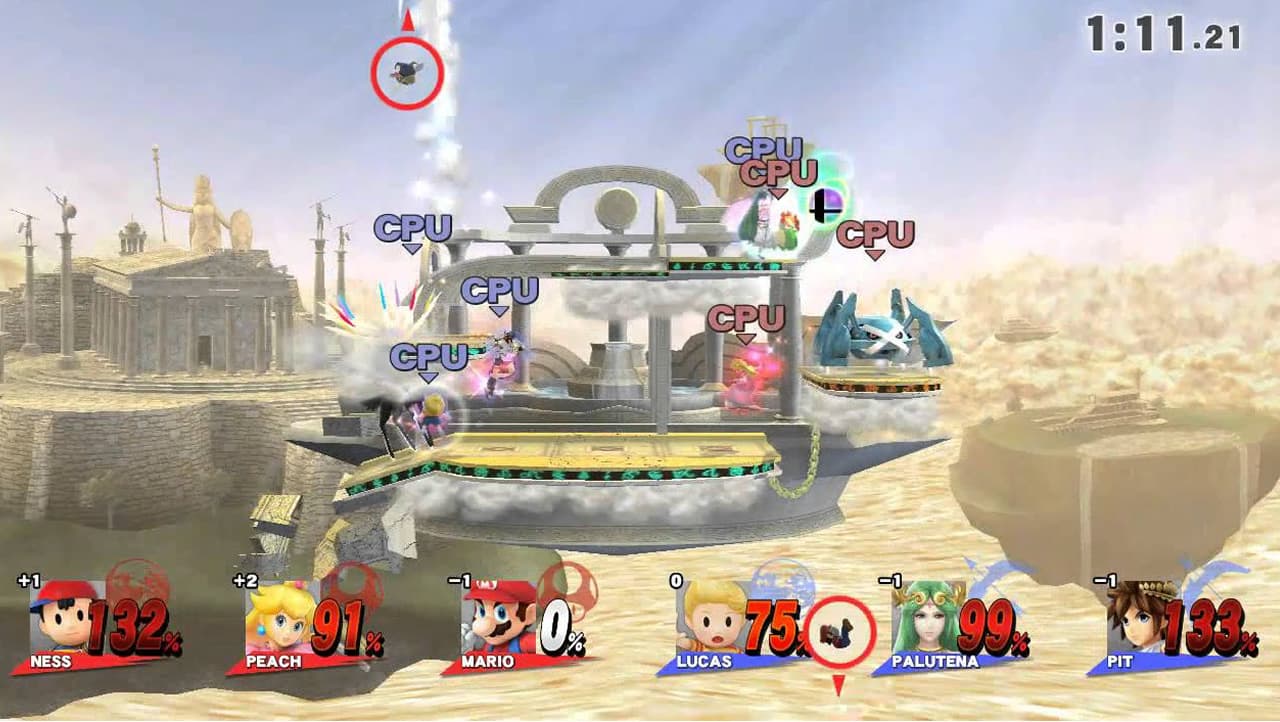Click Palutena's portrait panel

[x=928, y=616]
